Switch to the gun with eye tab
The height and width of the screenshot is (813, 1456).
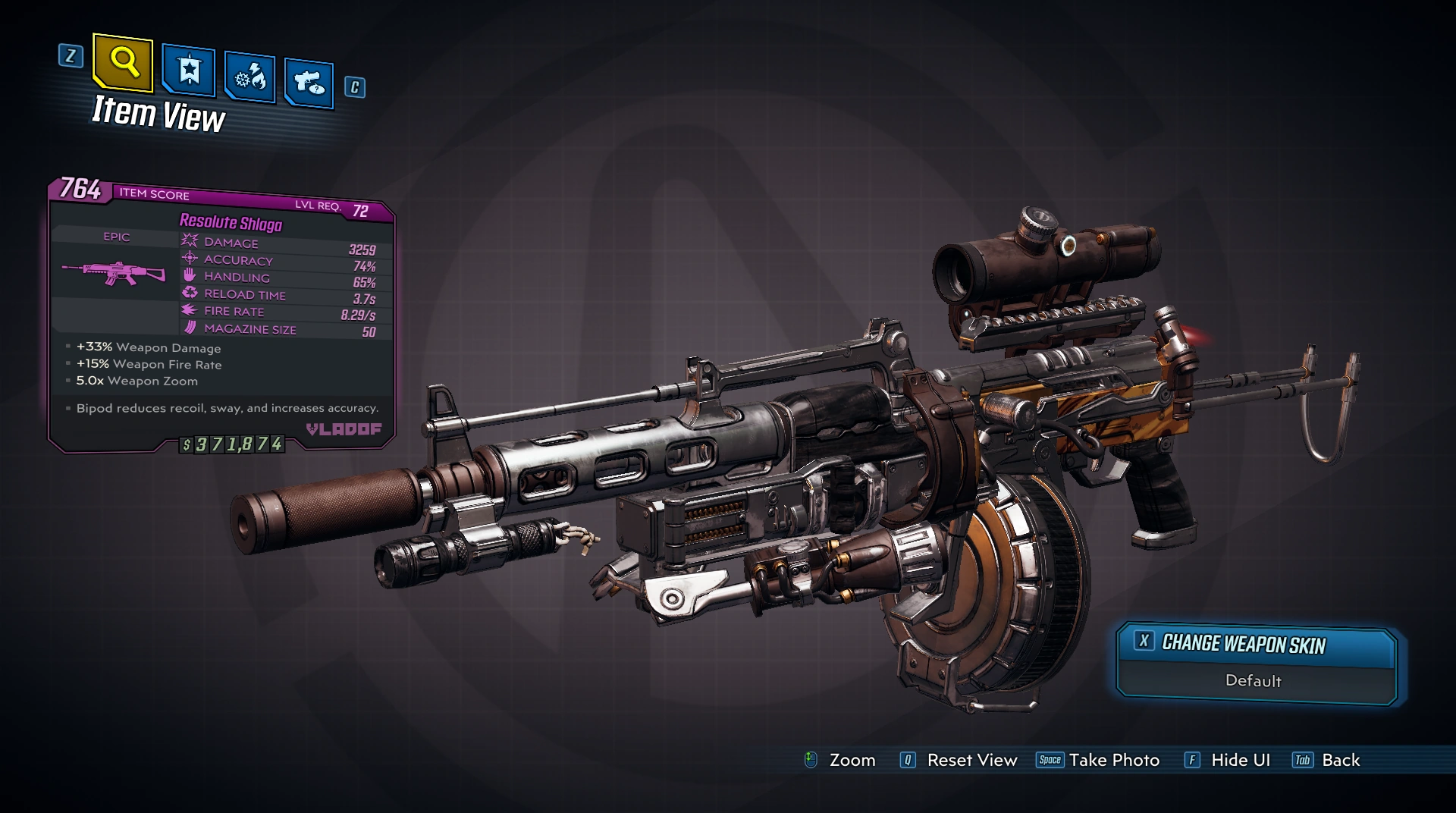[x=309, y=83]
